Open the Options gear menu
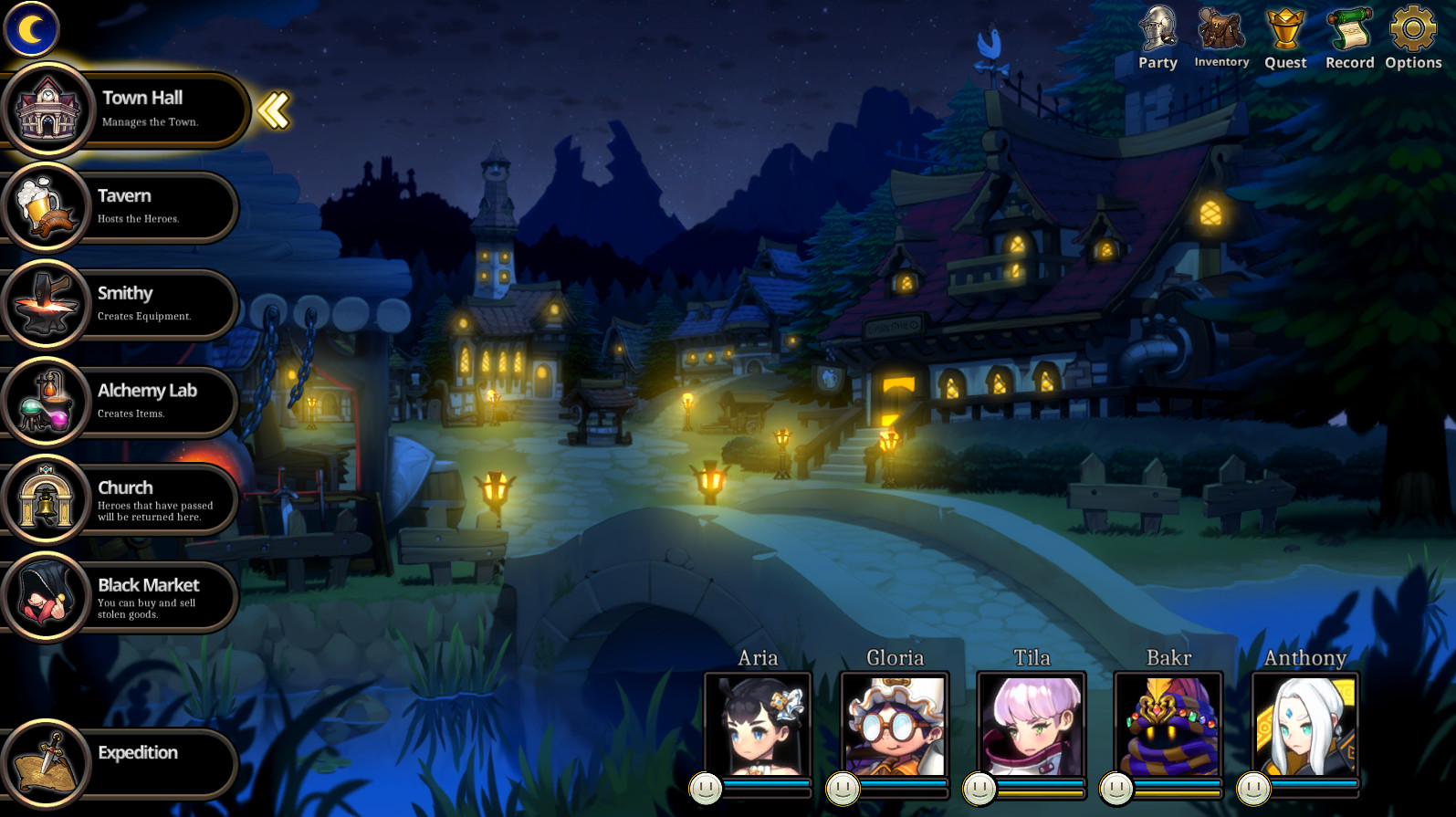Image resolution: width=1456 pixels, height=817 pixels. [1413, 35]
